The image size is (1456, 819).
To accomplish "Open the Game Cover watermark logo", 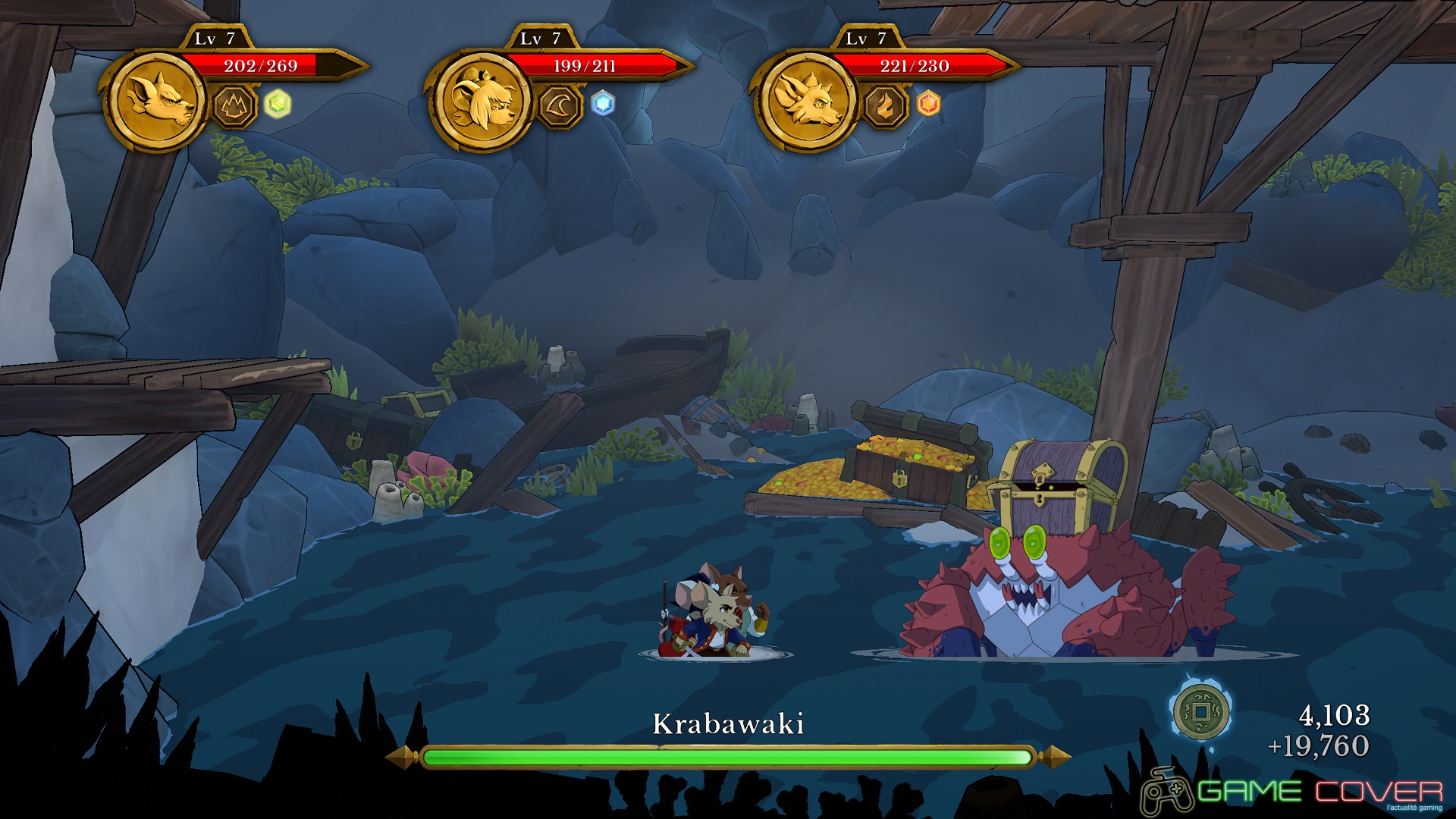I will point(1292,792).
